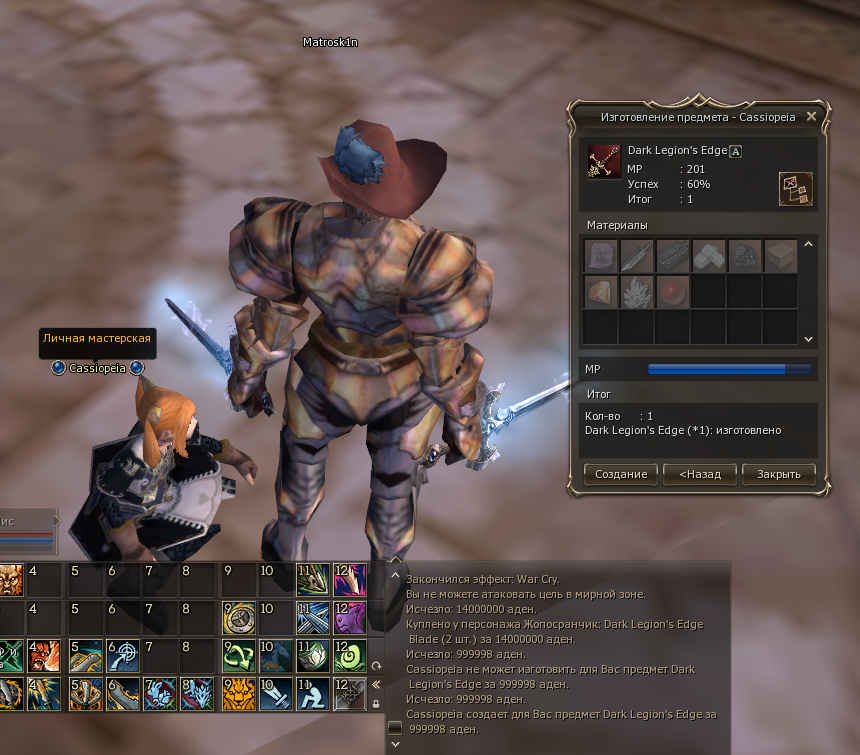
Task: Select the Dark Legion's Edge item icon
Action: tap(603, 161)
